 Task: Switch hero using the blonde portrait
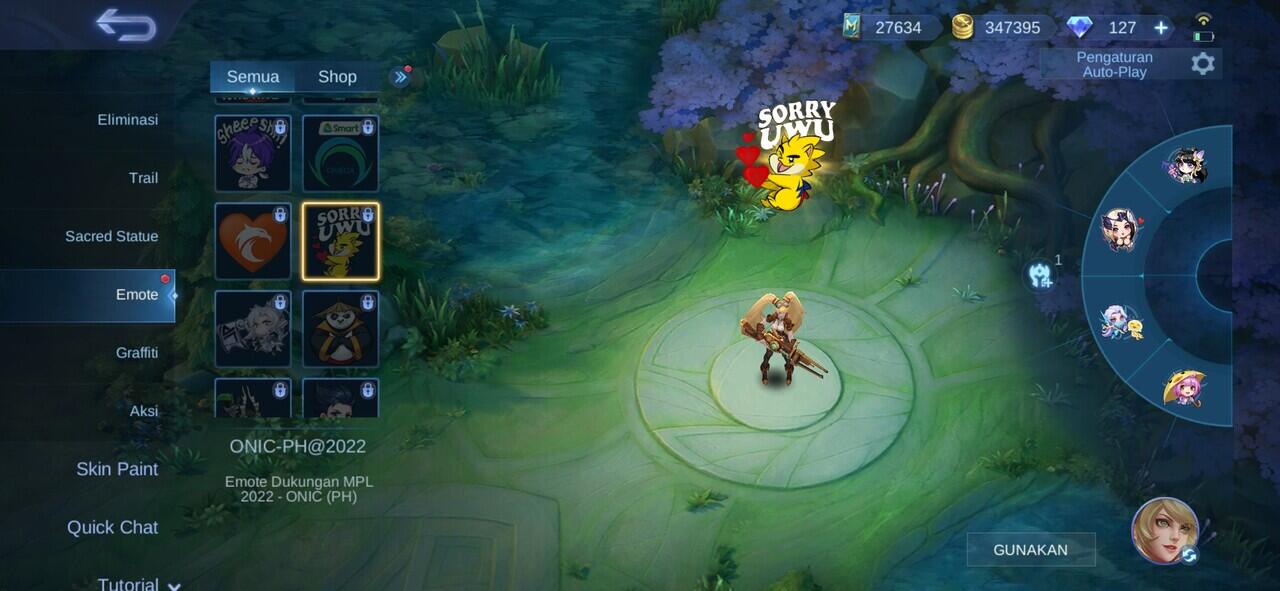coord(1165,530)
